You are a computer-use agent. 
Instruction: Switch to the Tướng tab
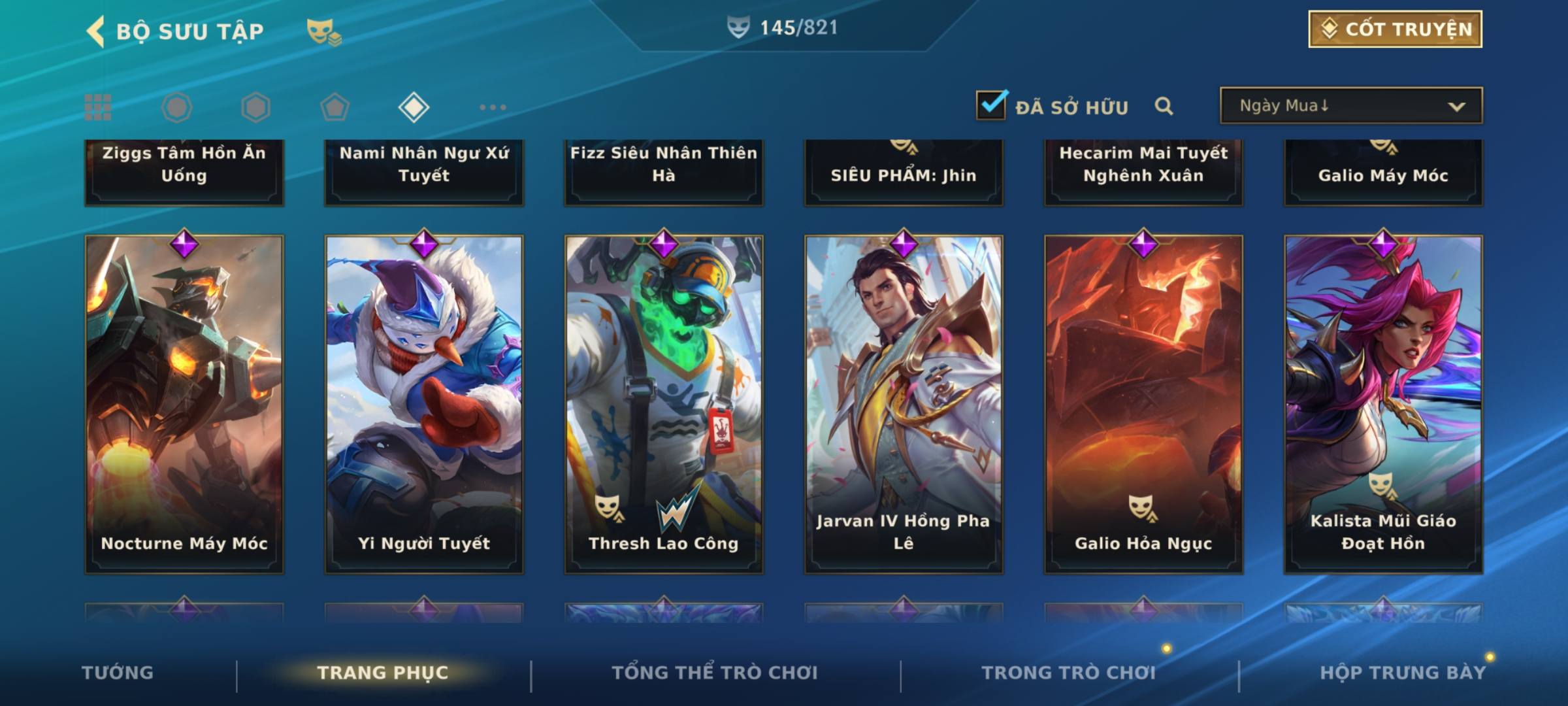click(118, 673)
